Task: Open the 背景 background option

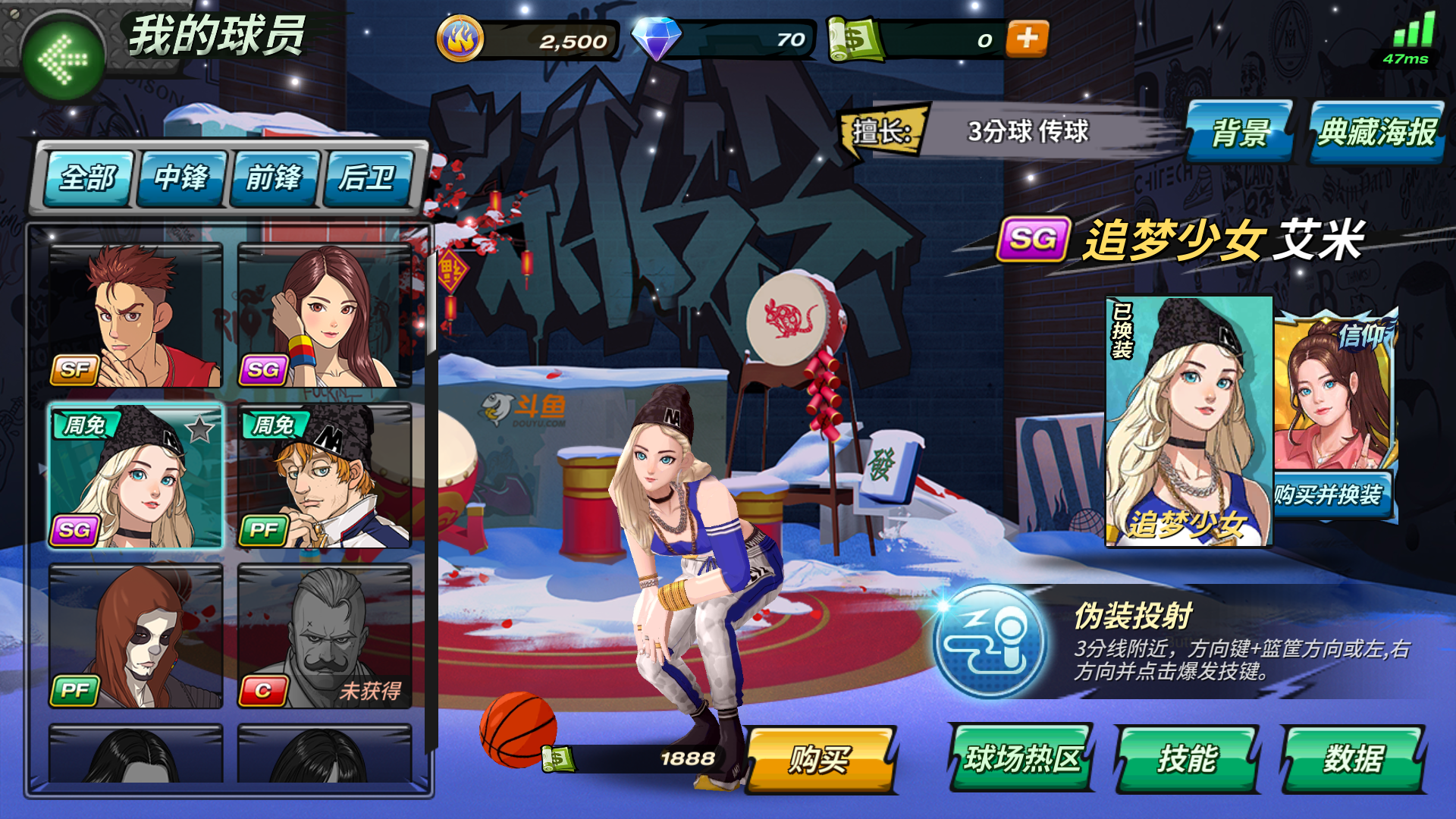Action: pos(1239,132)
